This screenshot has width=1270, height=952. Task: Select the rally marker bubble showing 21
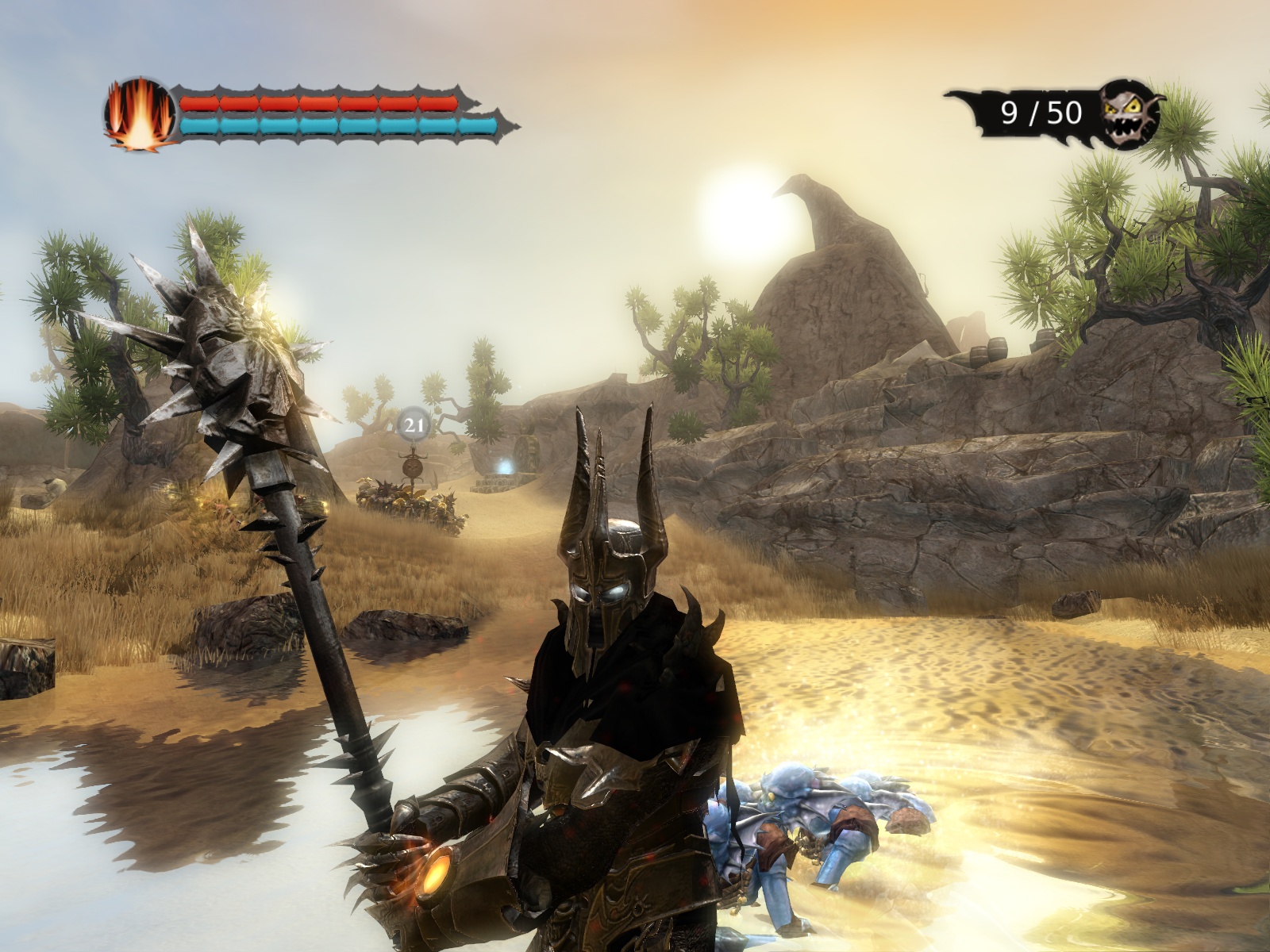413,425
